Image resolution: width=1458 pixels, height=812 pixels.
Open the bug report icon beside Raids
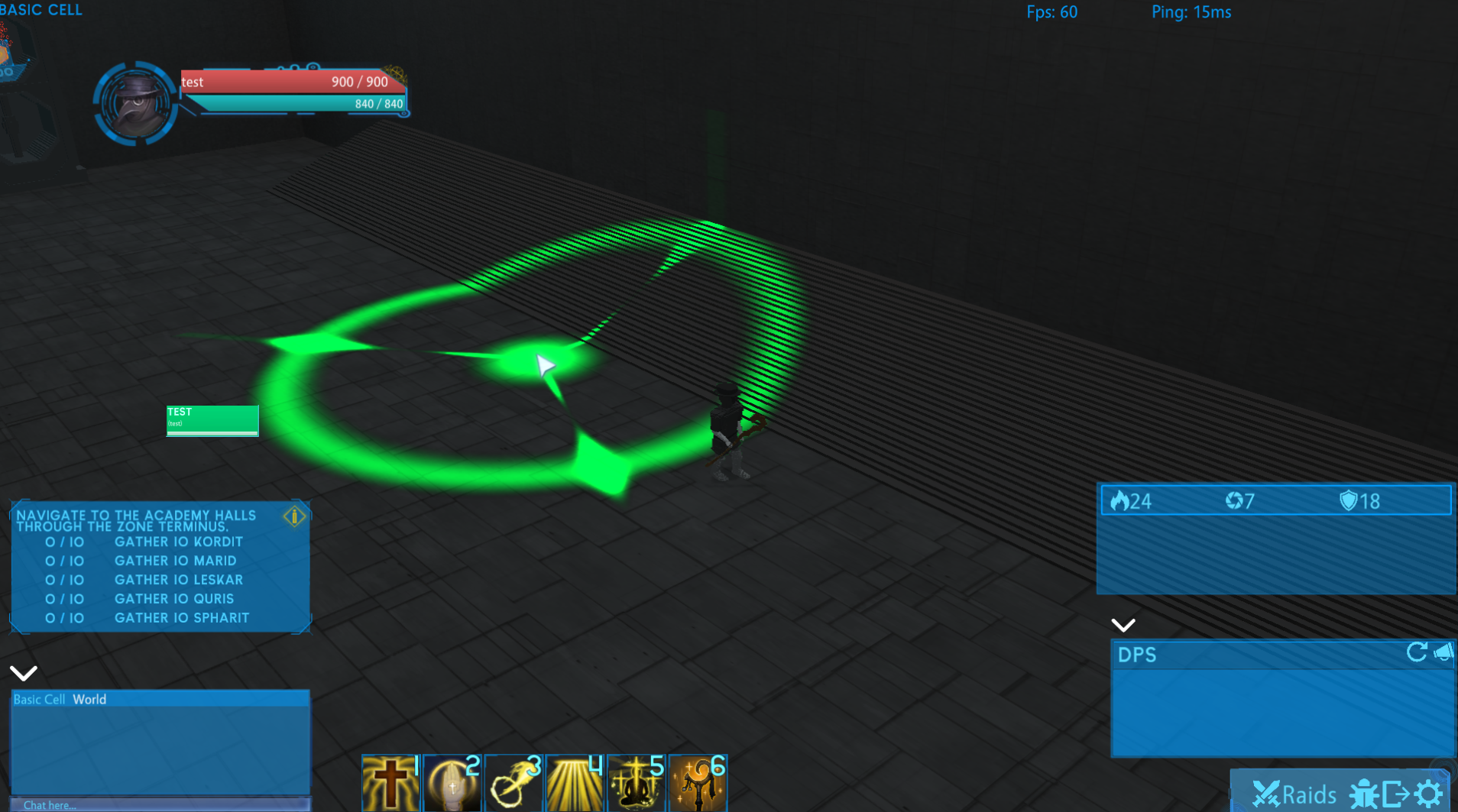pyautogui.click(x=1363, y=794)
